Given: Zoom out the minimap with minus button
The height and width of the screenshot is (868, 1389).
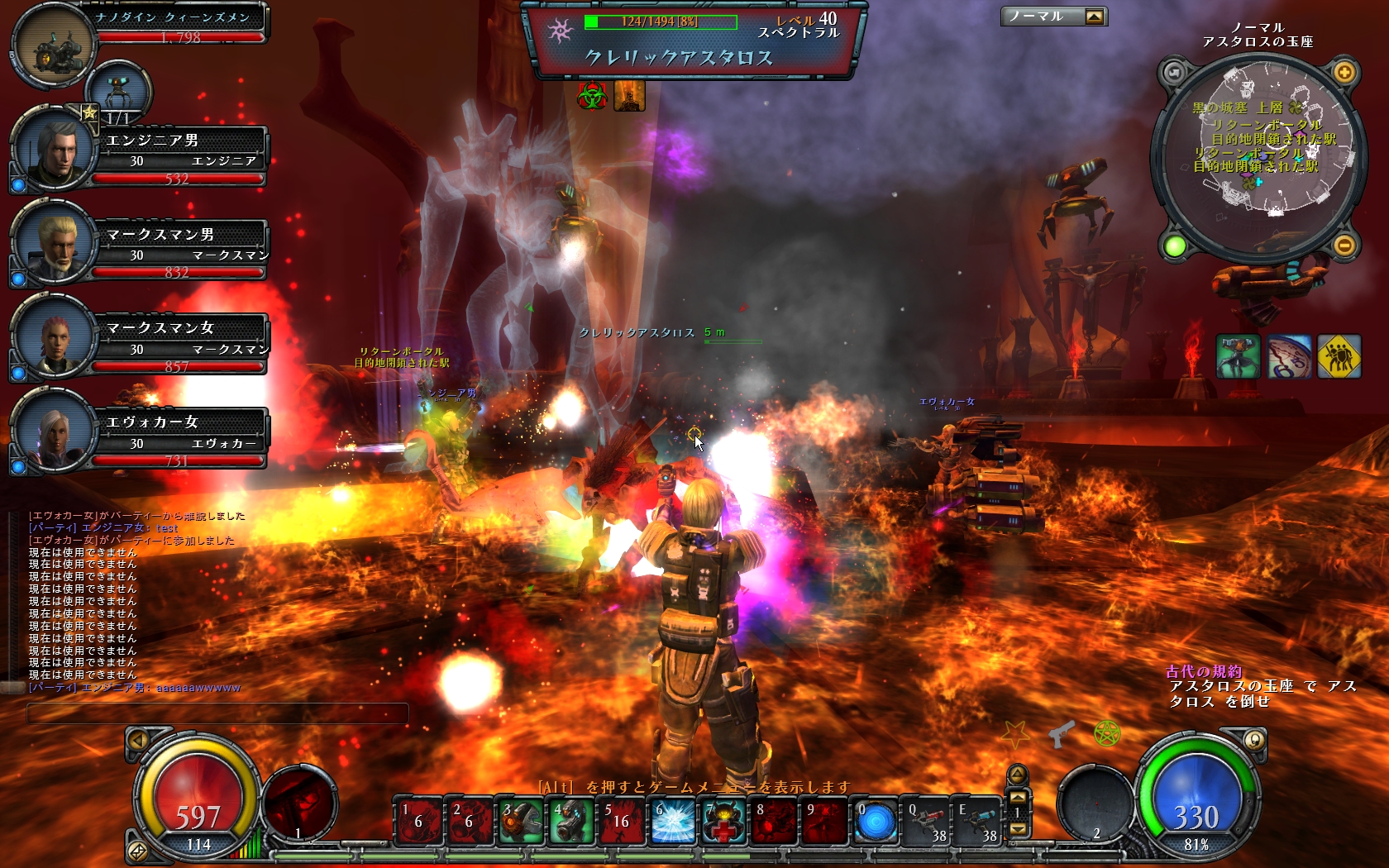Looking at the screenshot, I should (1344, 245).
